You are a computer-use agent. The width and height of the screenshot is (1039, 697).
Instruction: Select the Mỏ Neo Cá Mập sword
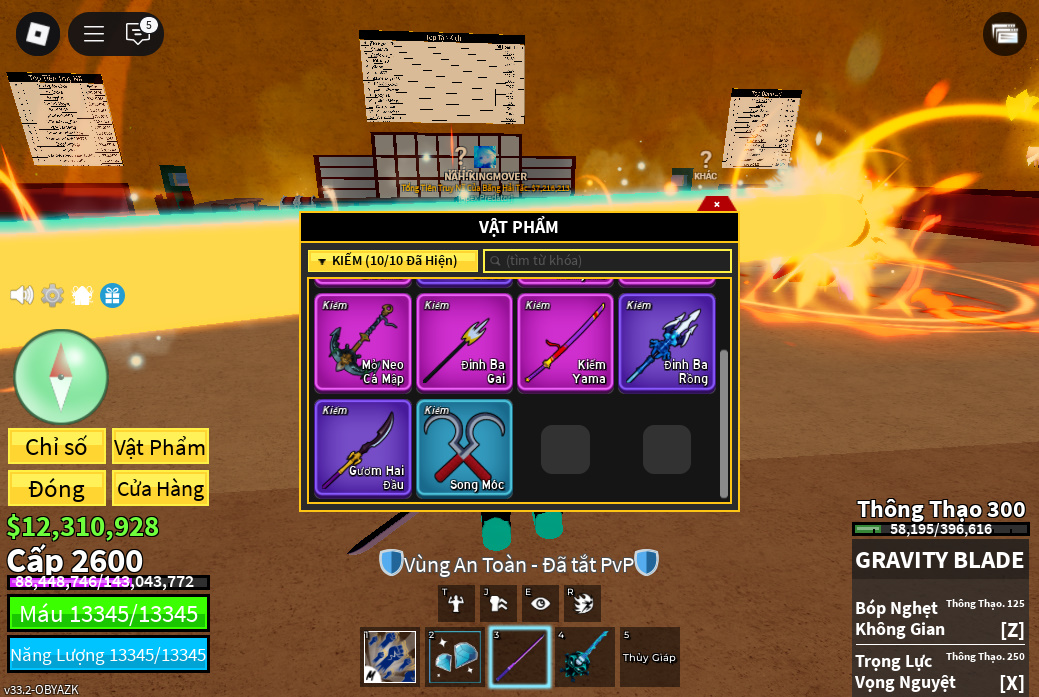[363, 342]
